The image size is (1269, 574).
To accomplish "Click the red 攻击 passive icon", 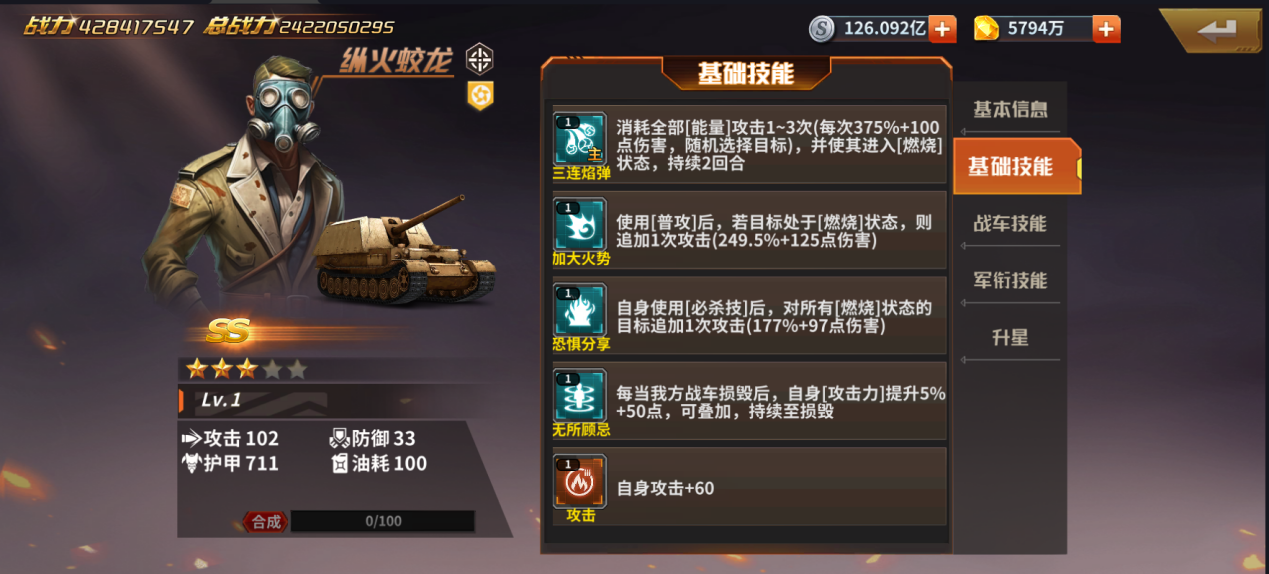I will click(580, 482).
